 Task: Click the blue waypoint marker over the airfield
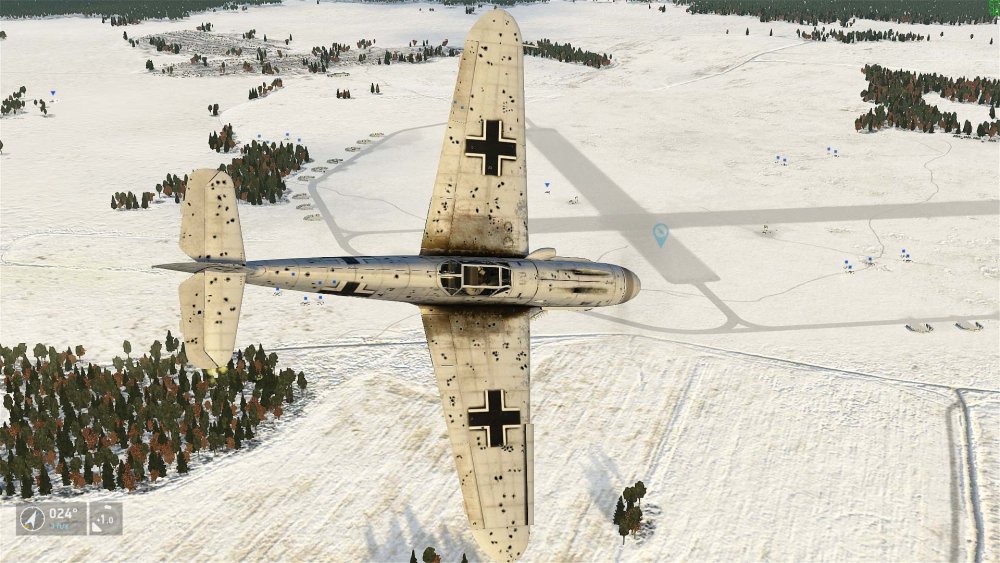point(660,235)
